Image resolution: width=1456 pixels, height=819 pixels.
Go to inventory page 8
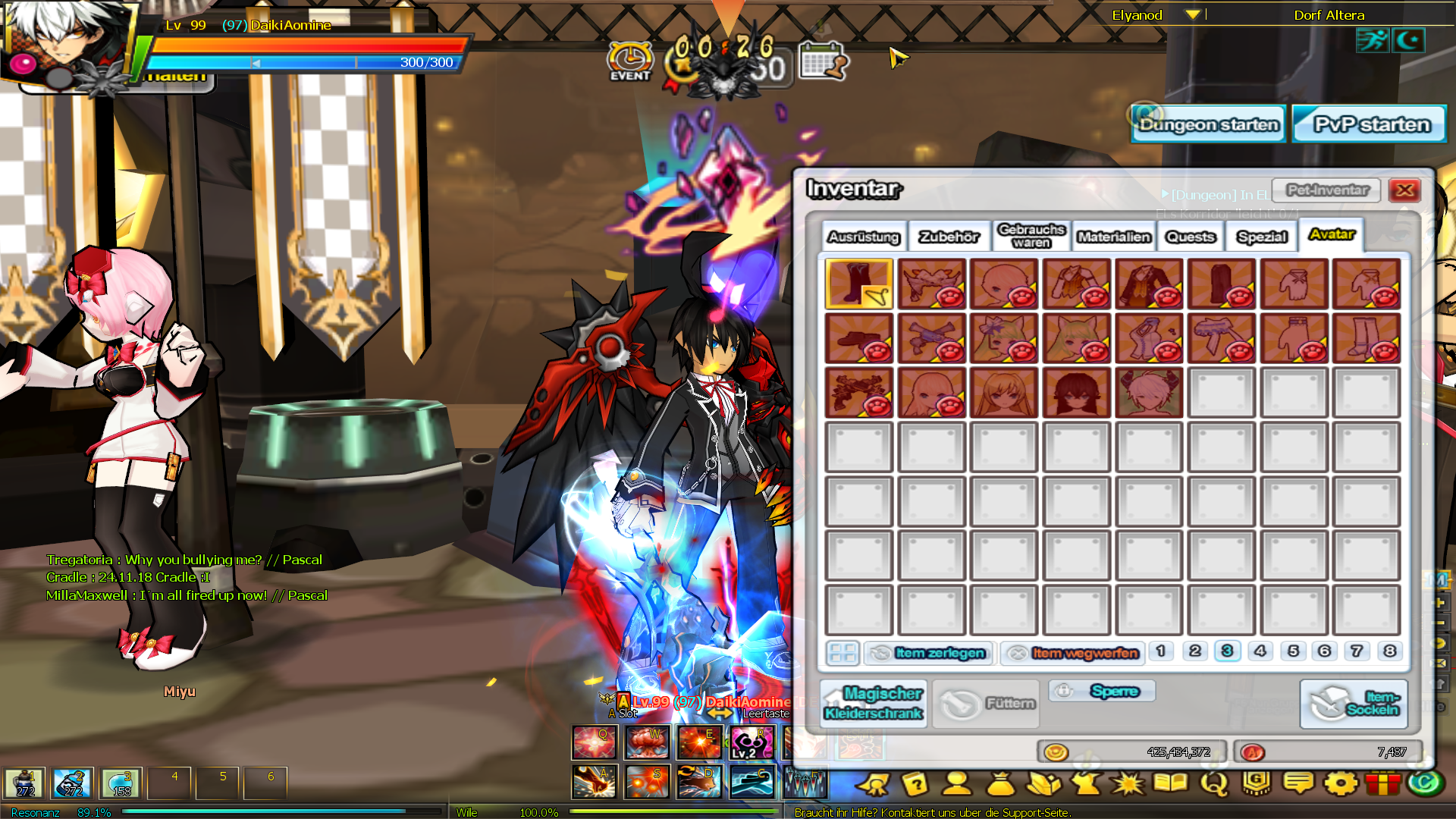point(1389,651)
